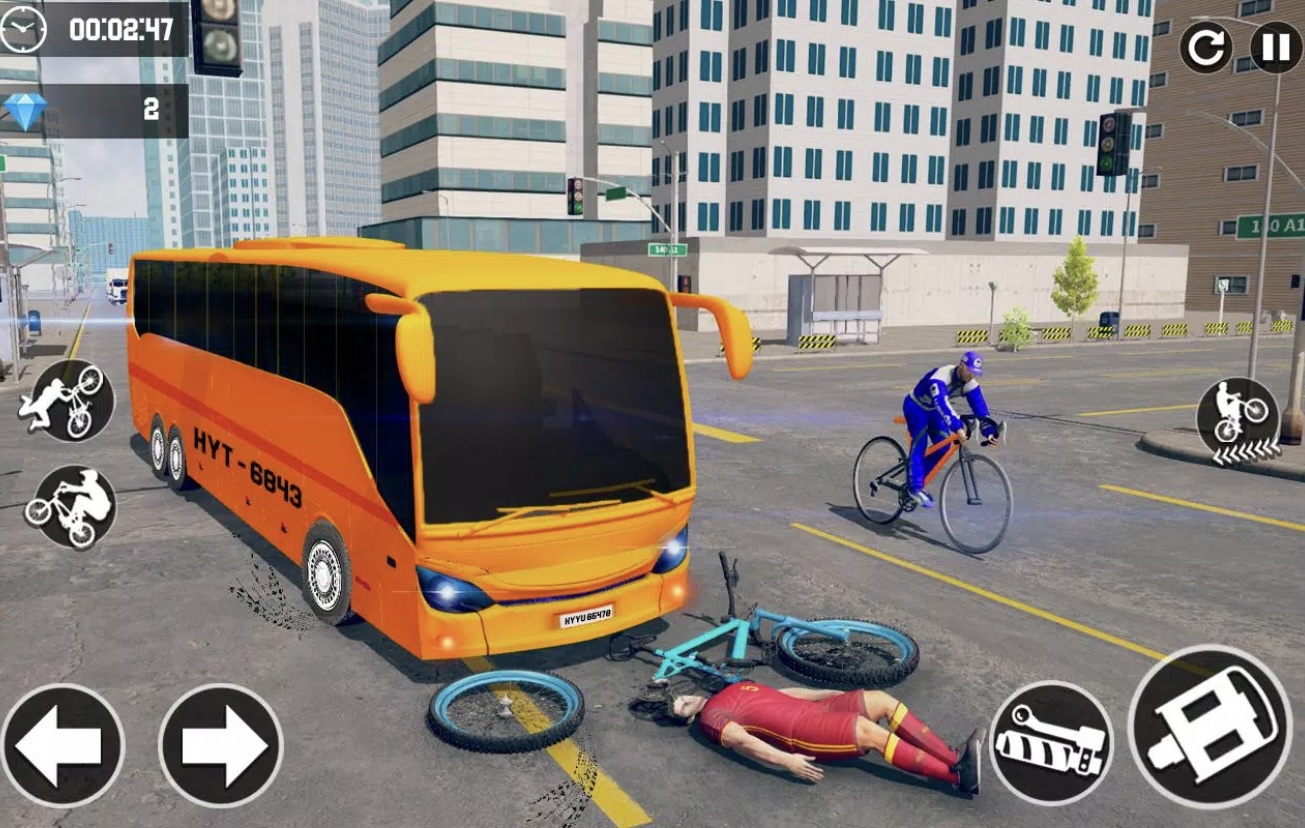Viewport: 1305px width, 828px height.
Task: Trigger the wheelie boost icon with chevrons
Action: click(1238, 420)
